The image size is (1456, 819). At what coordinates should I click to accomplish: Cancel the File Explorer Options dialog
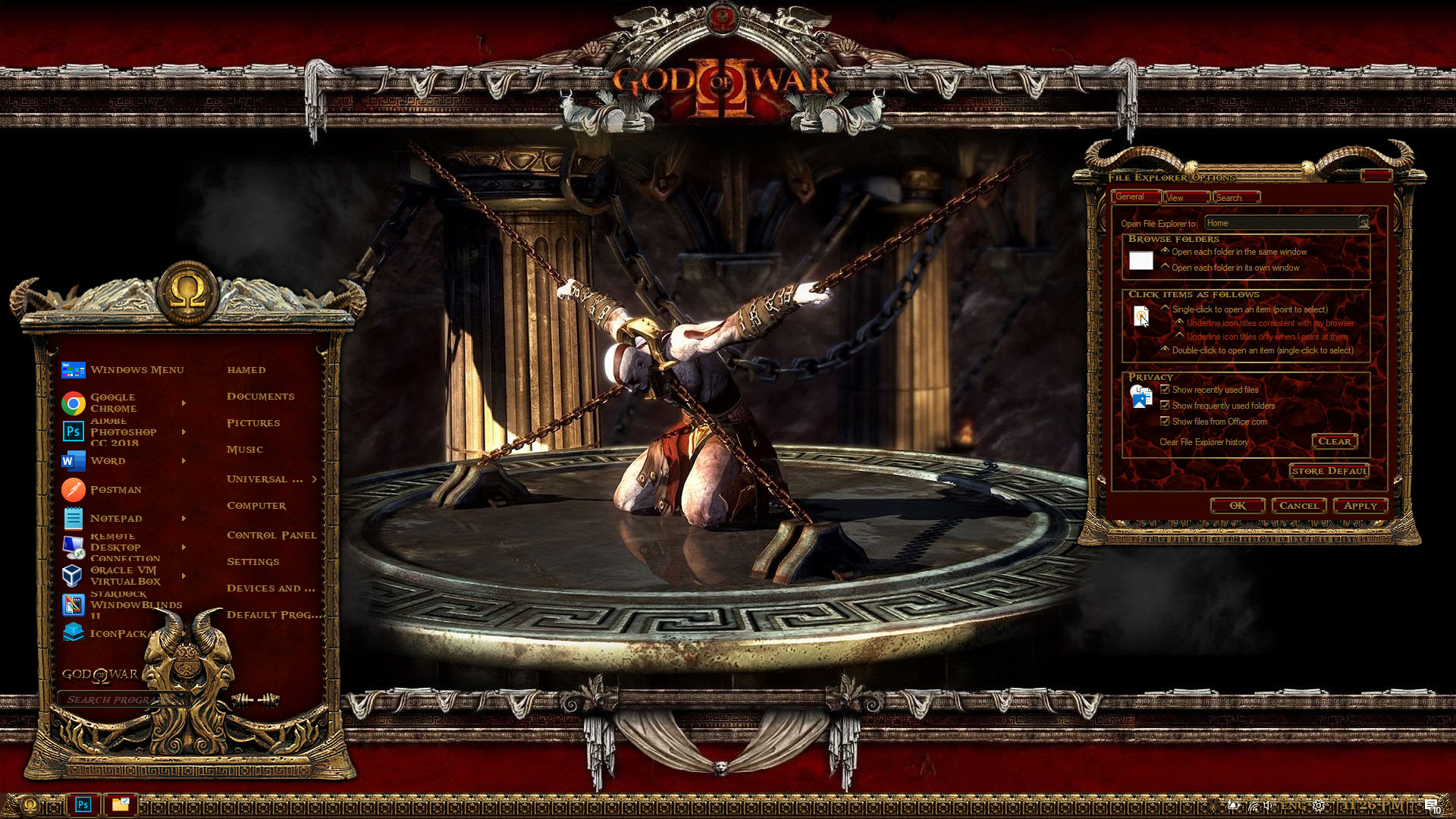tap(1299, 506)
